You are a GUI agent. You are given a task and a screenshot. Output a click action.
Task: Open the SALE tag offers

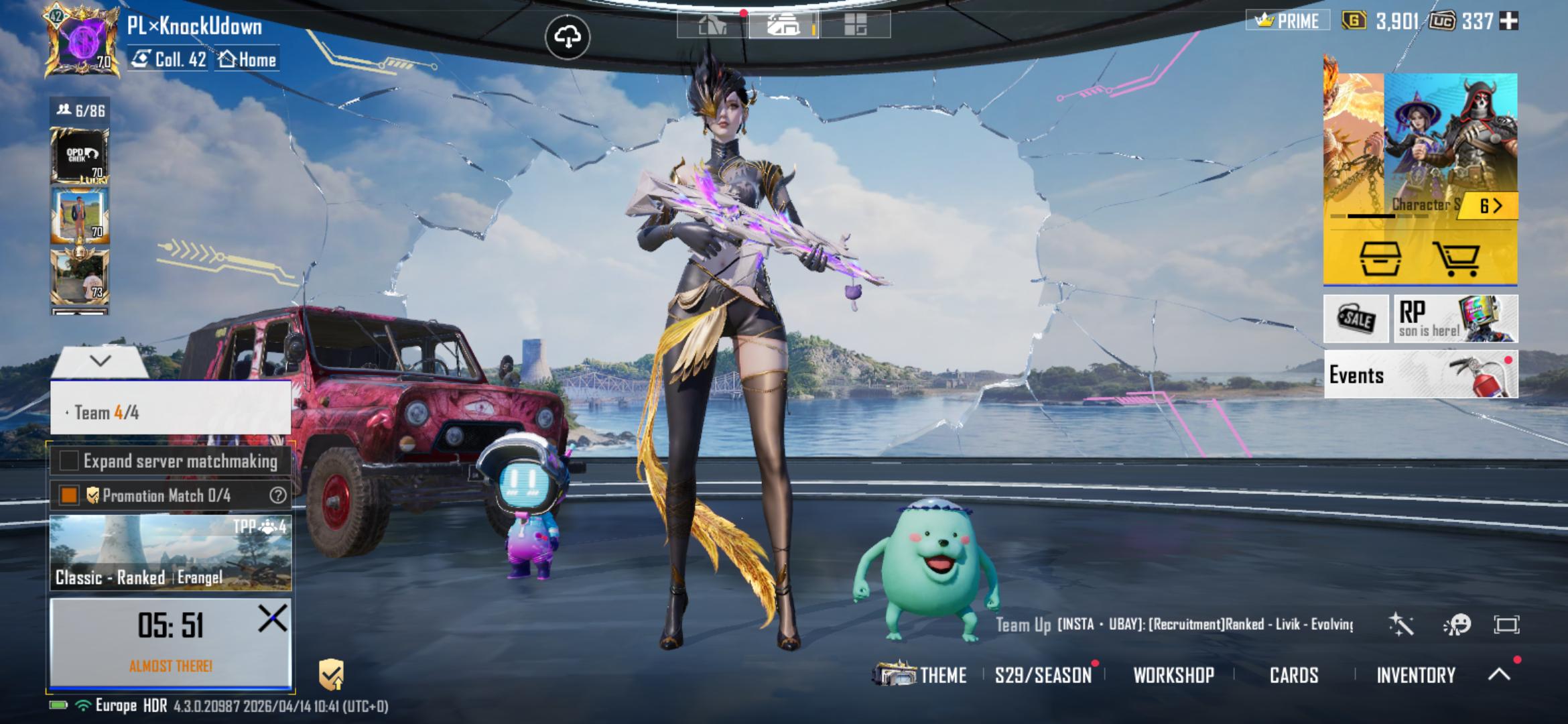(1356, 319)
